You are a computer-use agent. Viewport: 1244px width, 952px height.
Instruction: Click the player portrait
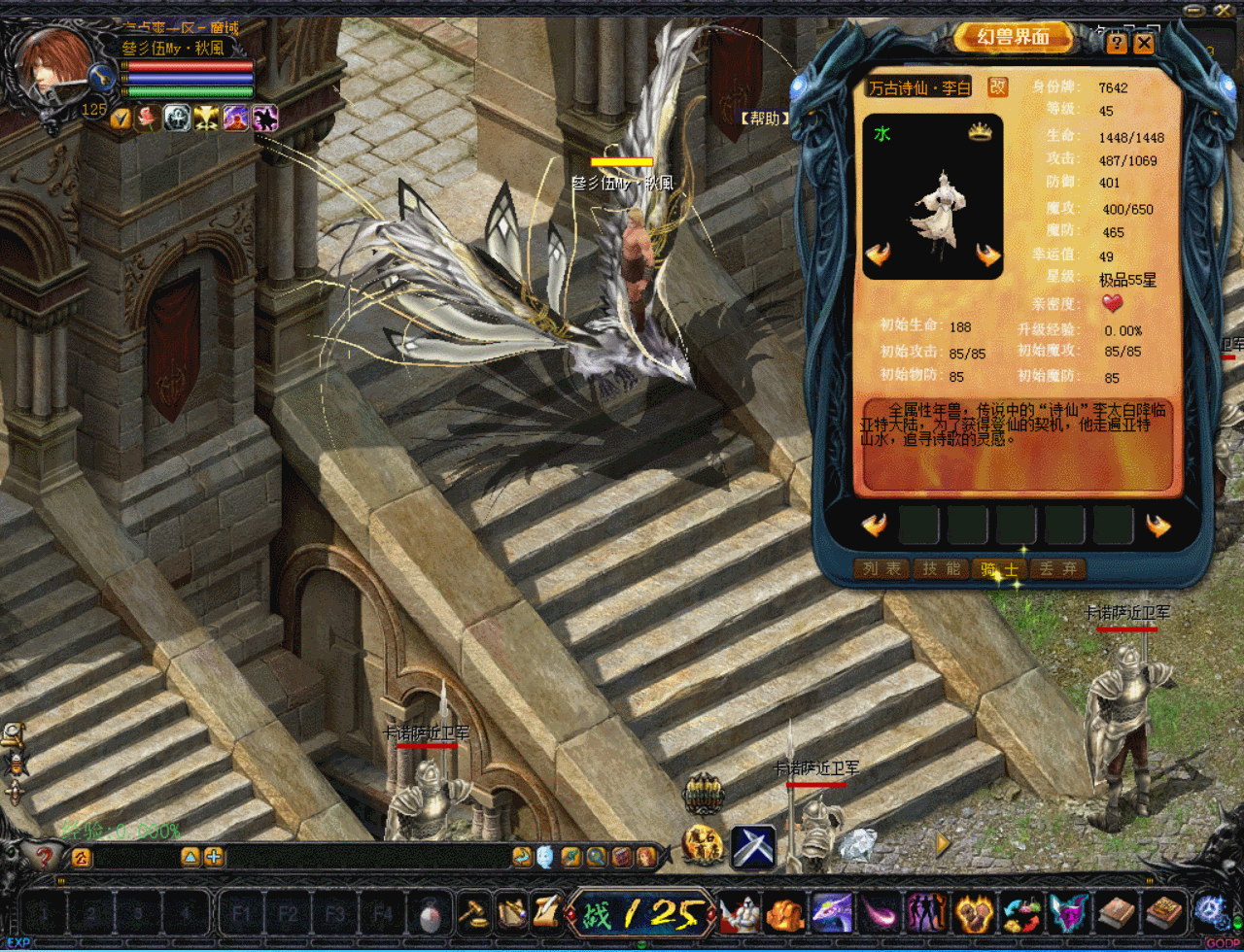pyautogui.click(x=53, y=68)
